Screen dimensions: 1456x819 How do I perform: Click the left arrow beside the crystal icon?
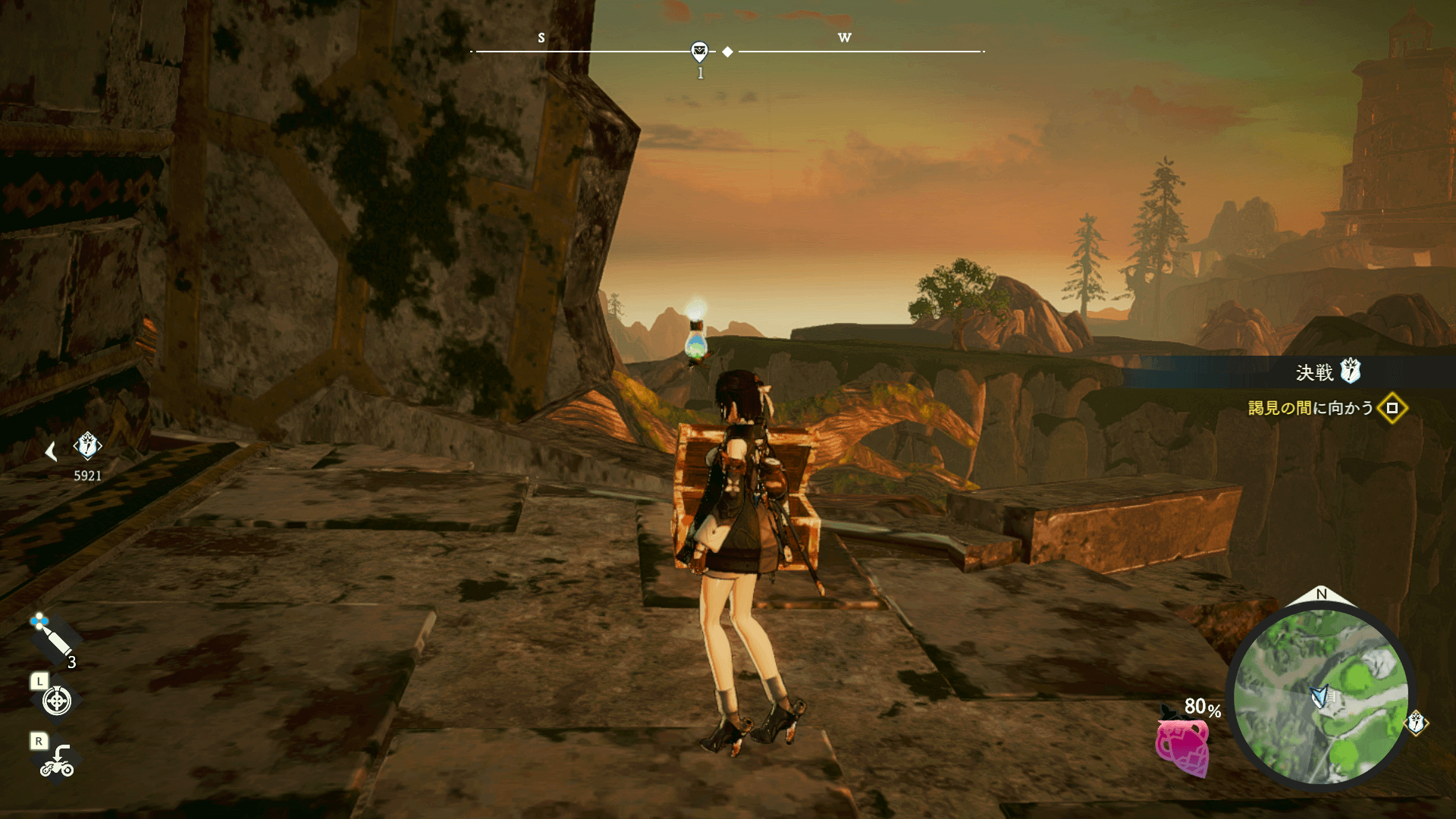point(51,452)
